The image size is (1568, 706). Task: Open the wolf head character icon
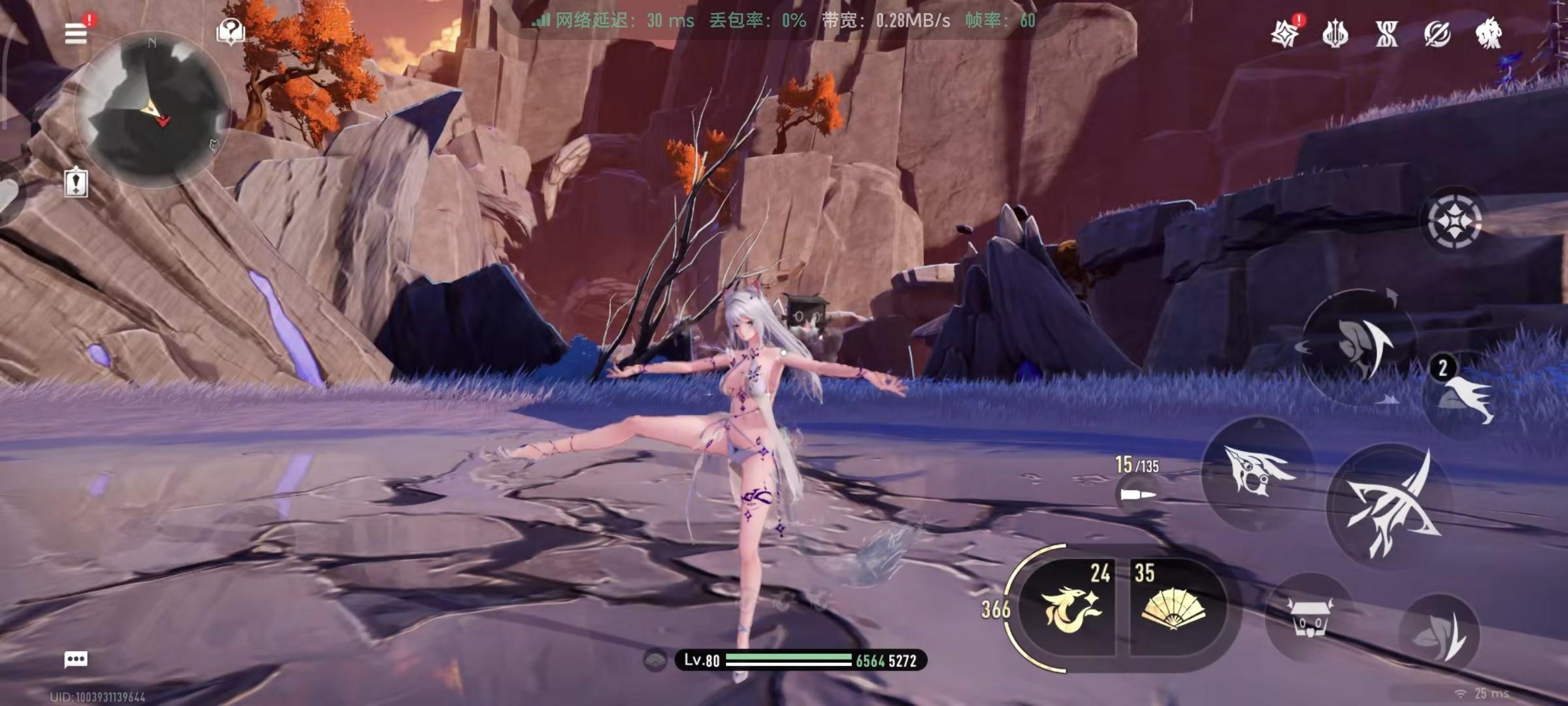[x=1488, y=33]
